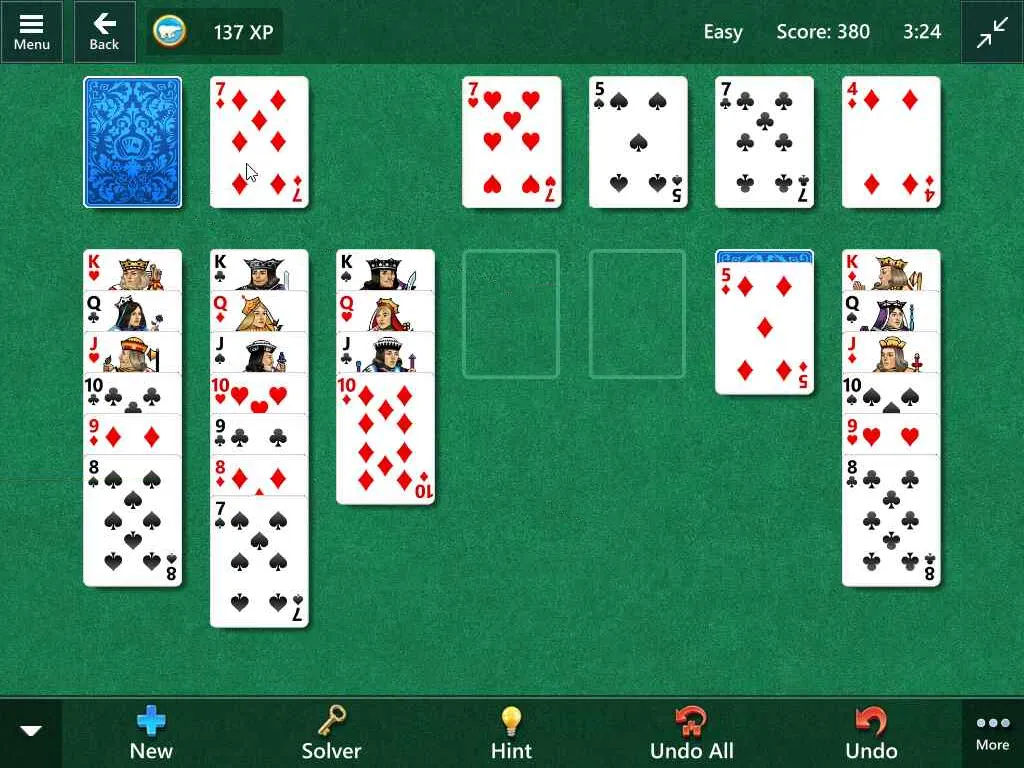Select the 5 of spades foundation pile
1024x768 pixels.
click(638, 142)
